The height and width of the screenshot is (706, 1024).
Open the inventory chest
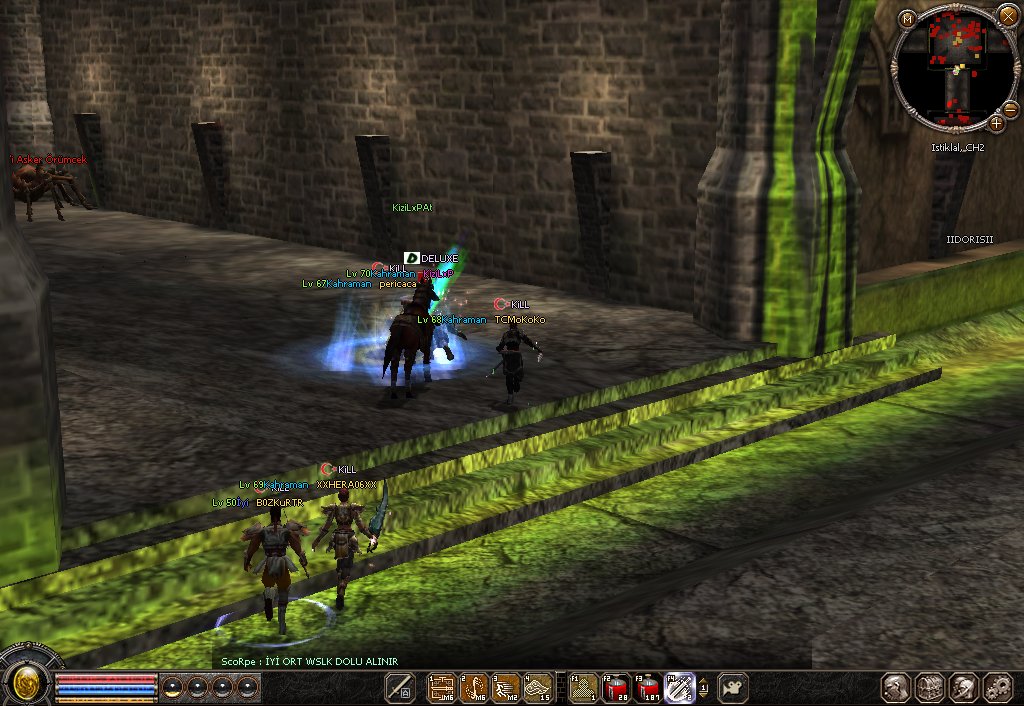pos(930,687)
